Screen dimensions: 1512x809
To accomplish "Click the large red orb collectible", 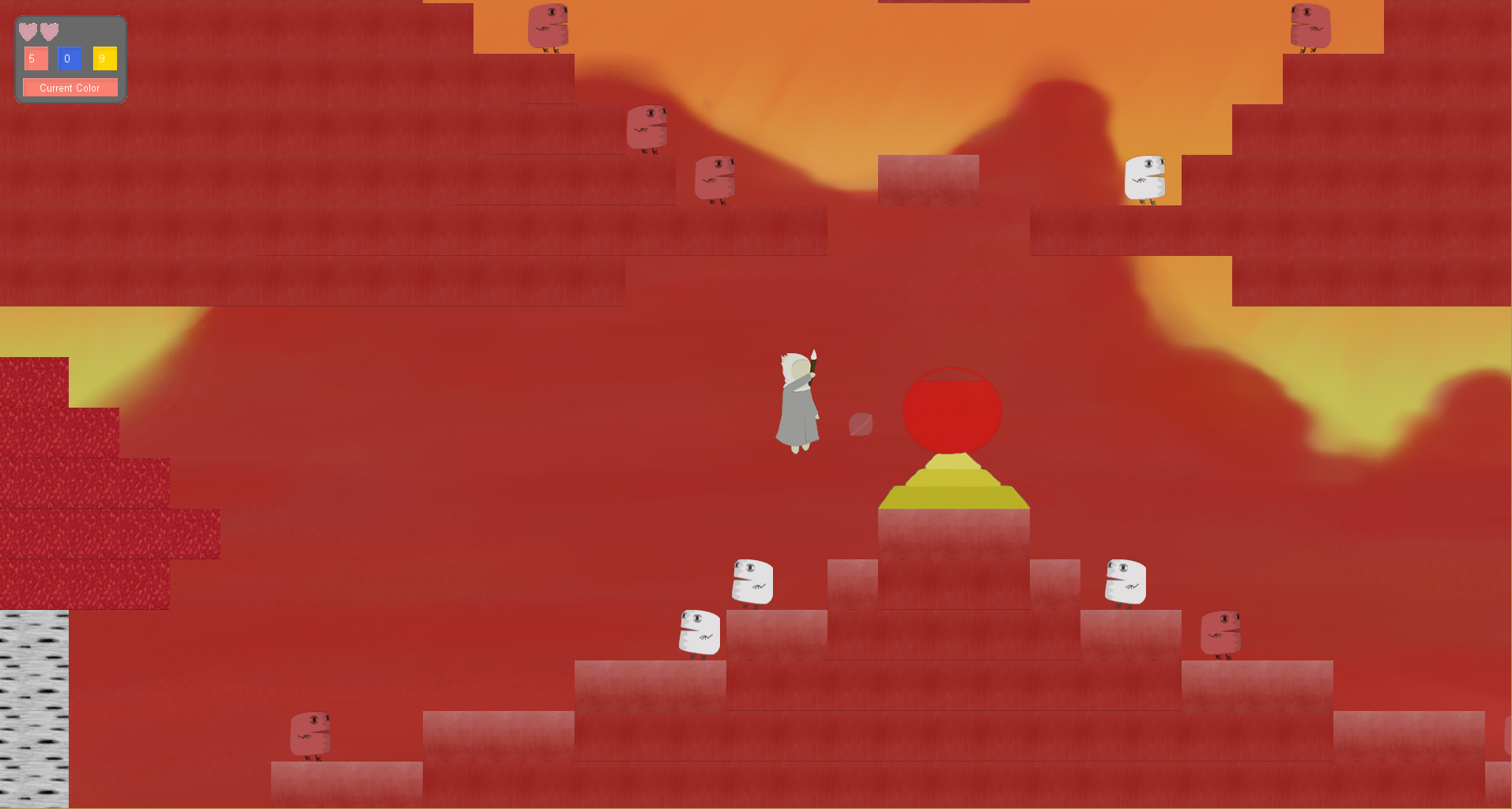I will [952, 411].
